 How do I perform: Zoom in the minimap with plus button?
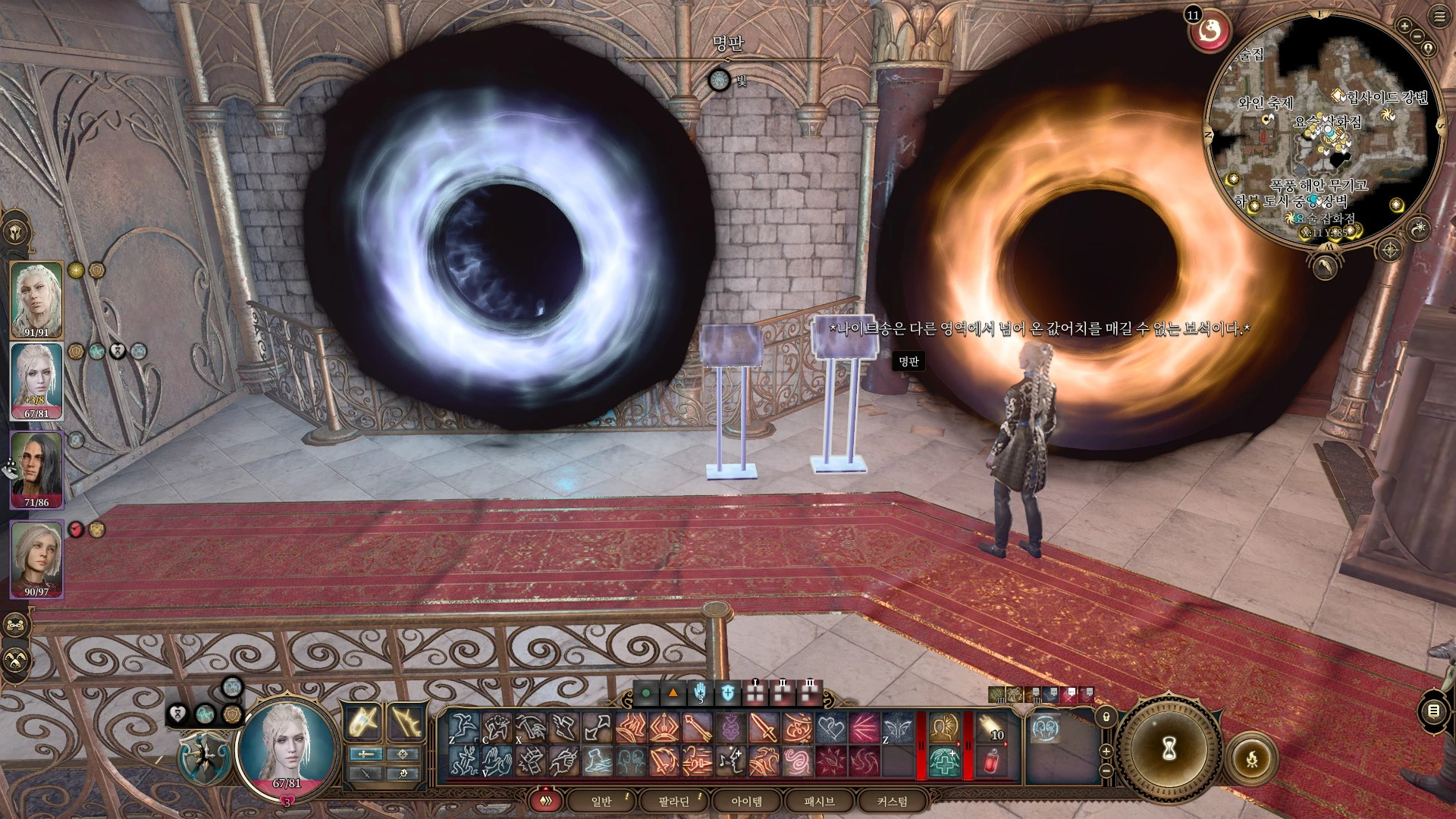[x=1404, y=27]
